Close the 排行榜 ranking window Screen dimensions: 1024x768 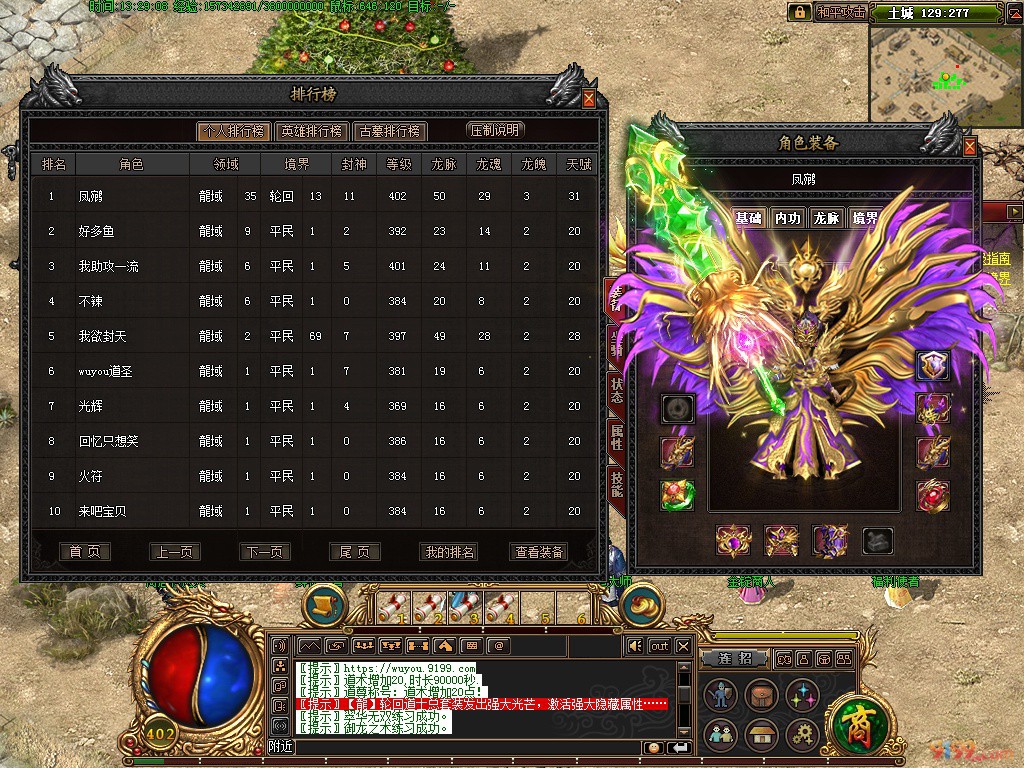[588, 98]
